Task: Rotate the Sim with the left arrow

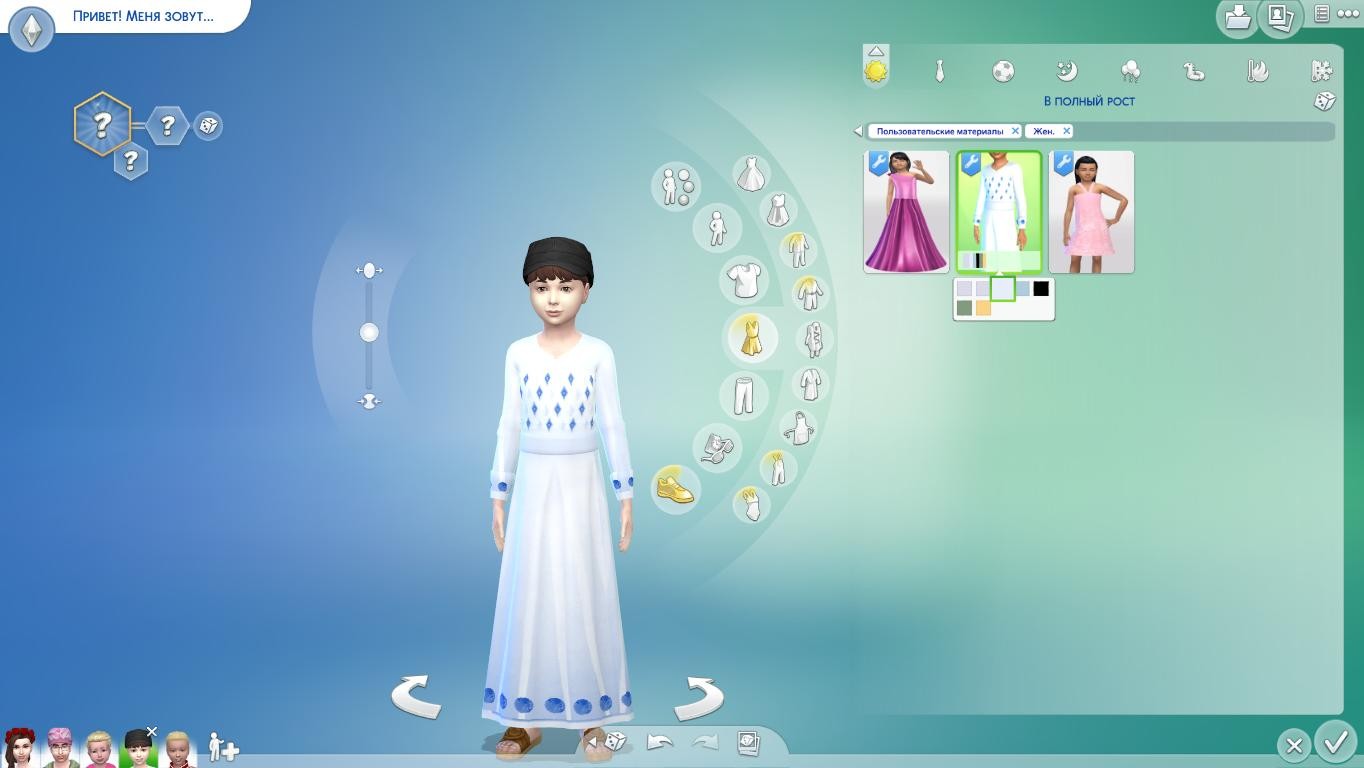Action: point(416,696)
